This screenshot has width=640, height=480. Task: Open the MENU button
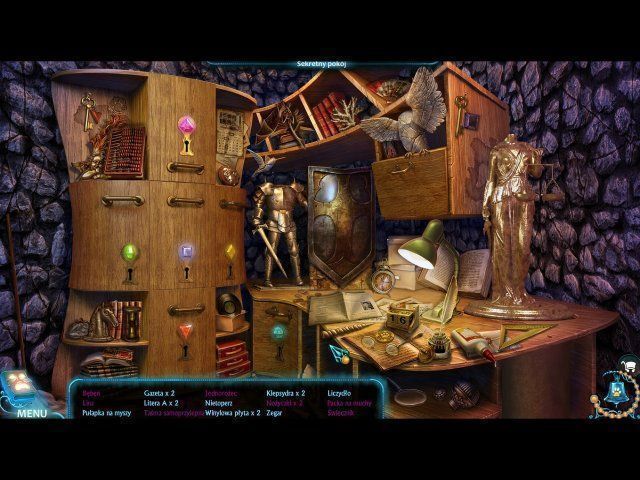click(x=31, y=413)
